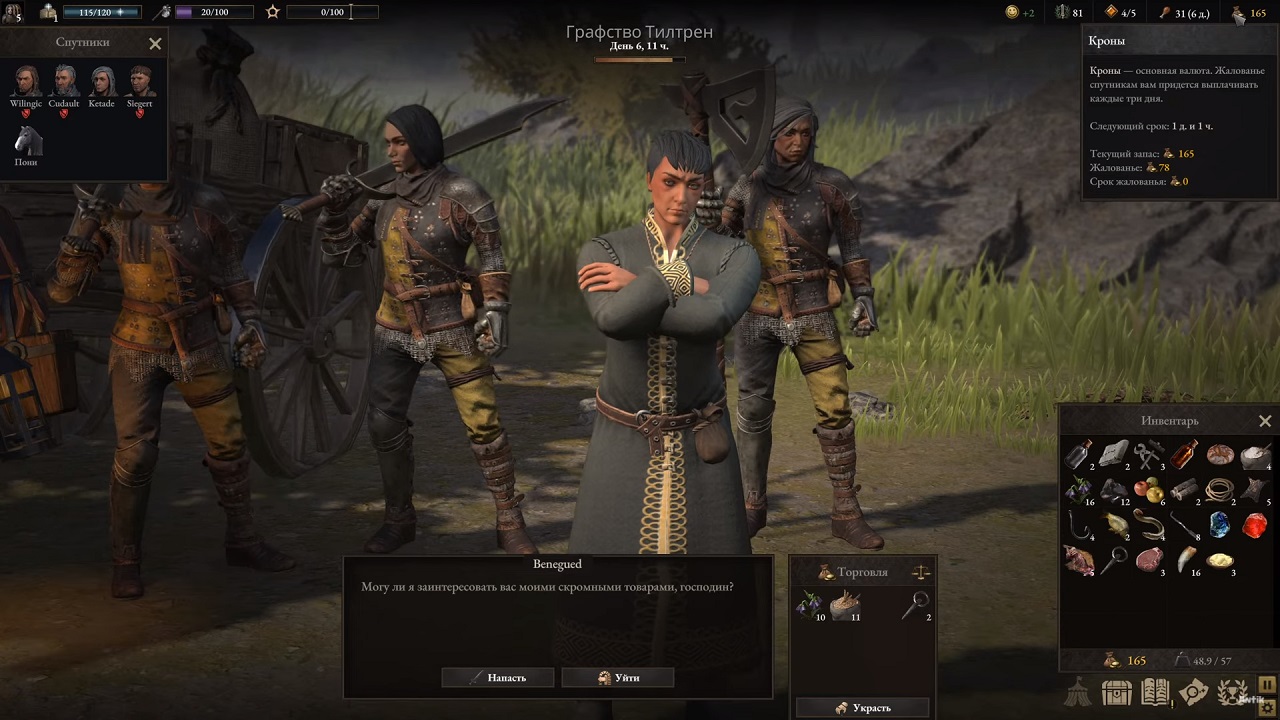Select the blue gemstone in the inventory
Screen dimensions: 1280x720
1219,524
